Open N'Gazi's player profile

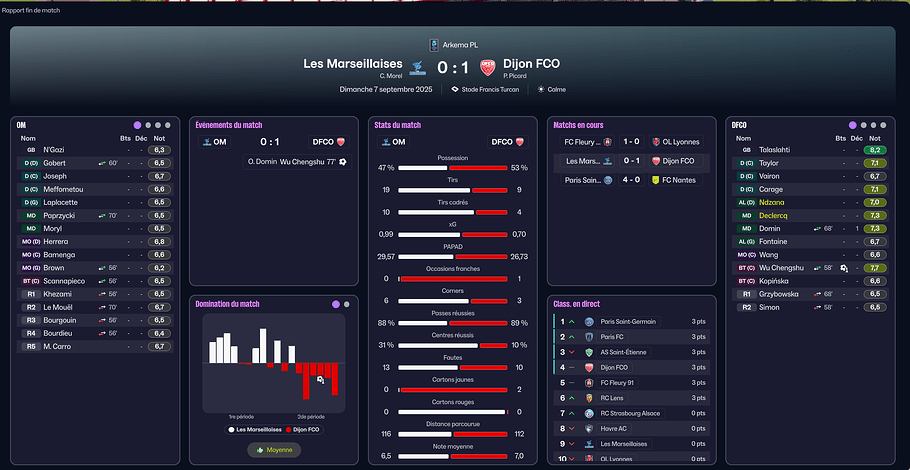pos(54,149)
